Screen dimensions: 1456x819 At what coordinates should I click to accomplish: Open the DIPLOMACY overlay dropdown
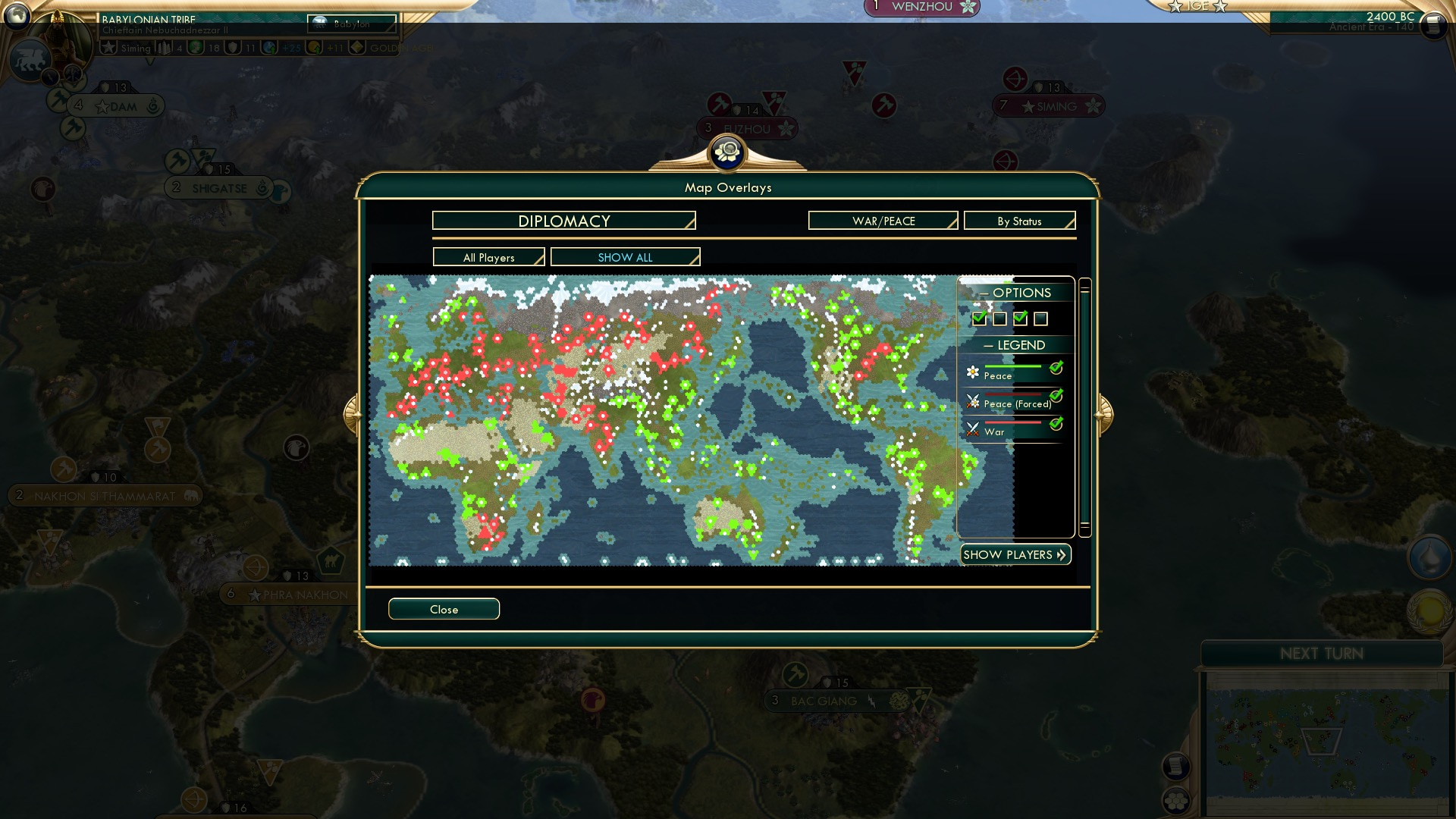point(563,221)
